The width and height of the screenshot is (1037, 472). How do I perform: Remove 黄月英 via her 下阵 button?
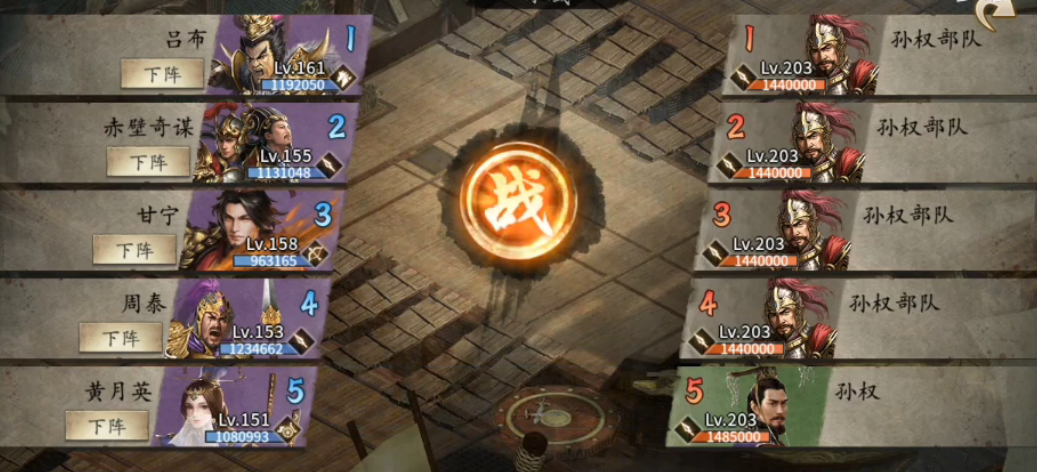[x=106, y=425]
